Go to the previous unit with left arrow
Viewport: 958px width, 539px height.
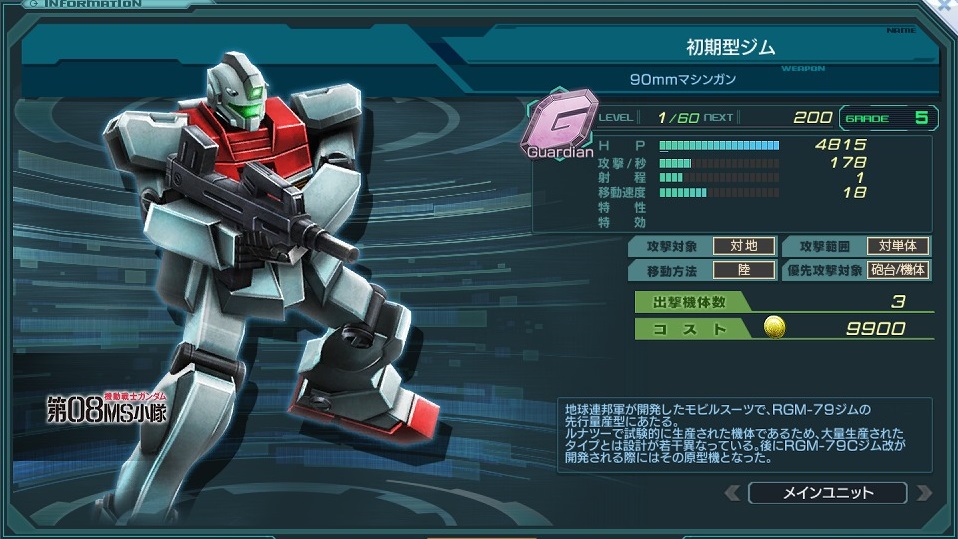click(733, 493)
